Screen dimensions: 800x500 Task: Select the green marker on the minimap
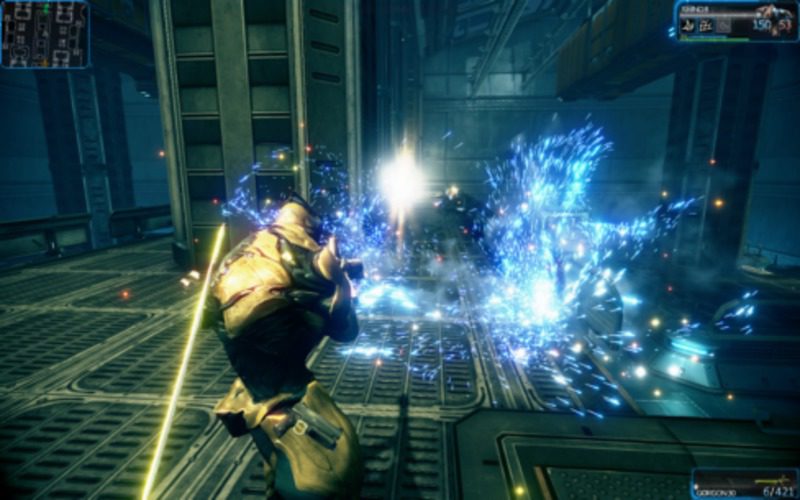45,9
